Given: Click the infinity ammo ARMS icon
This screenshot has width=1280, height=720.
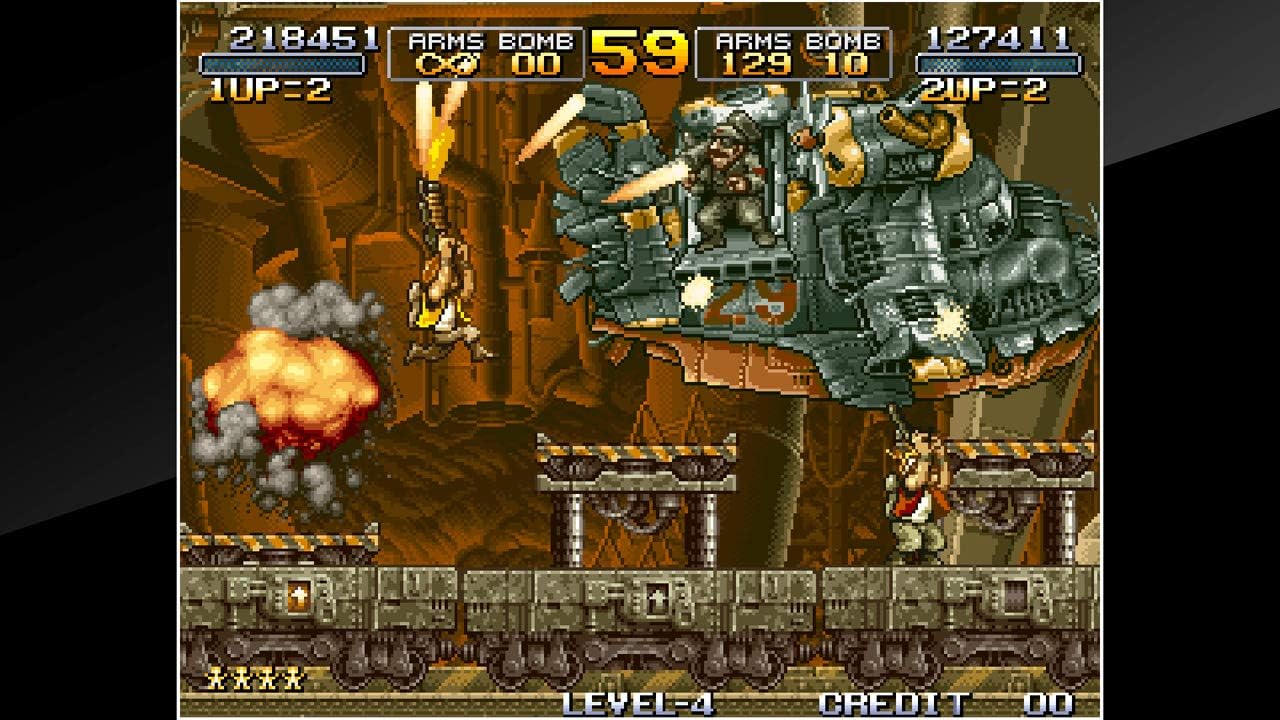Looking at the screenshot, I should click(x=449, y=61).
